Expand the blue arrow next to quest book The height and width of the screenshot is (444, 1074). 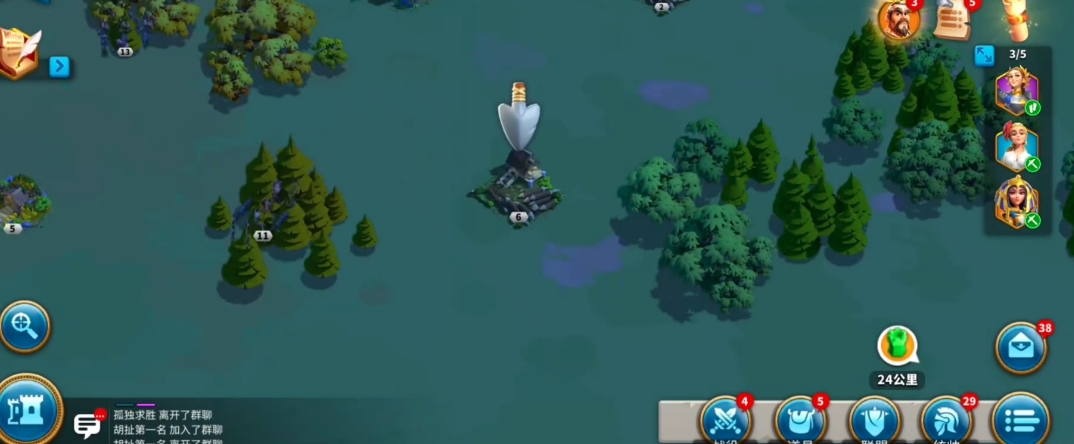point(60,67)
